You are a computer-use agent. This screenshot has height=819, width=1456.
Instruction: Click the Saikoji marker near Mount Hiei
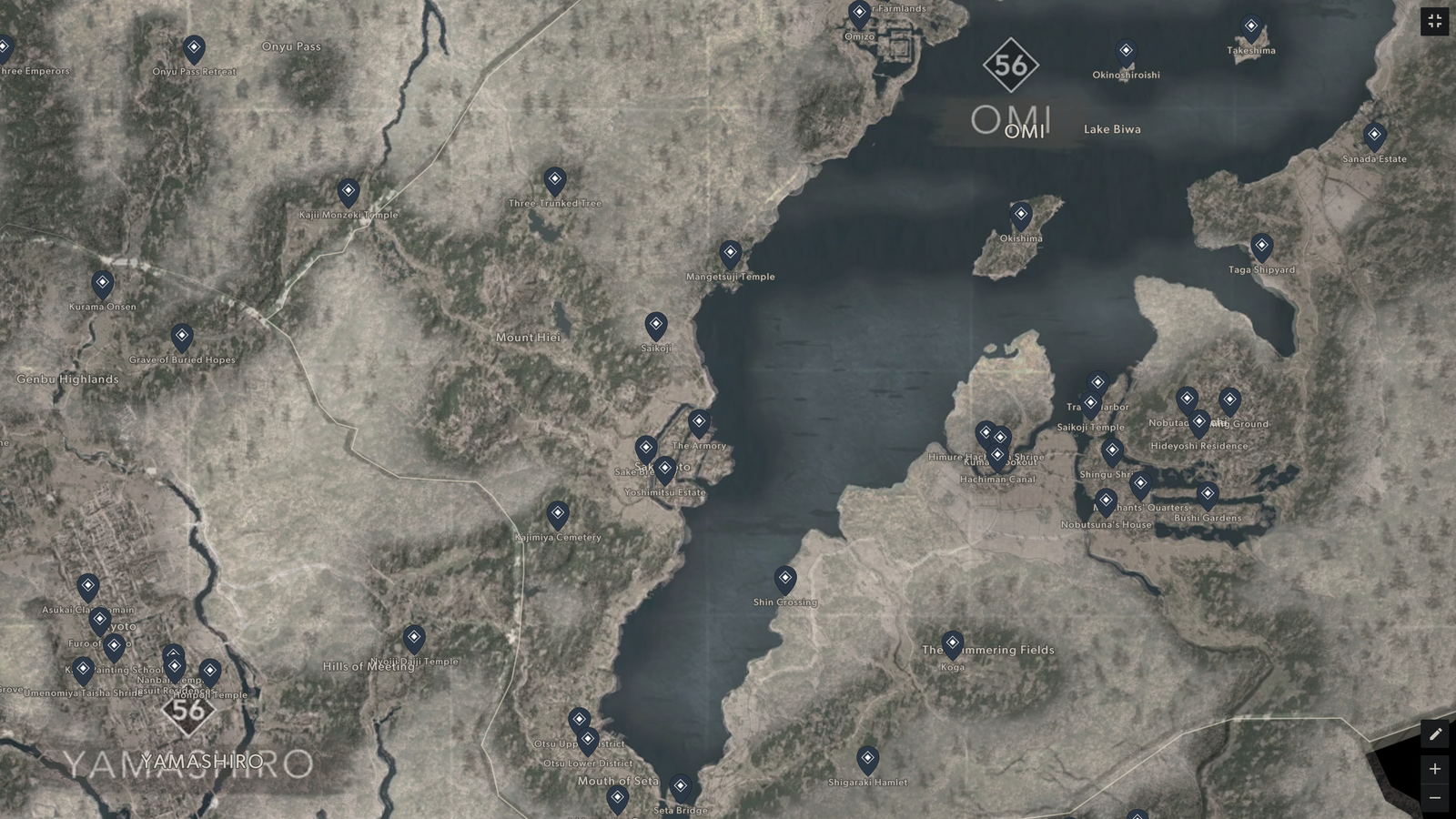657,323
